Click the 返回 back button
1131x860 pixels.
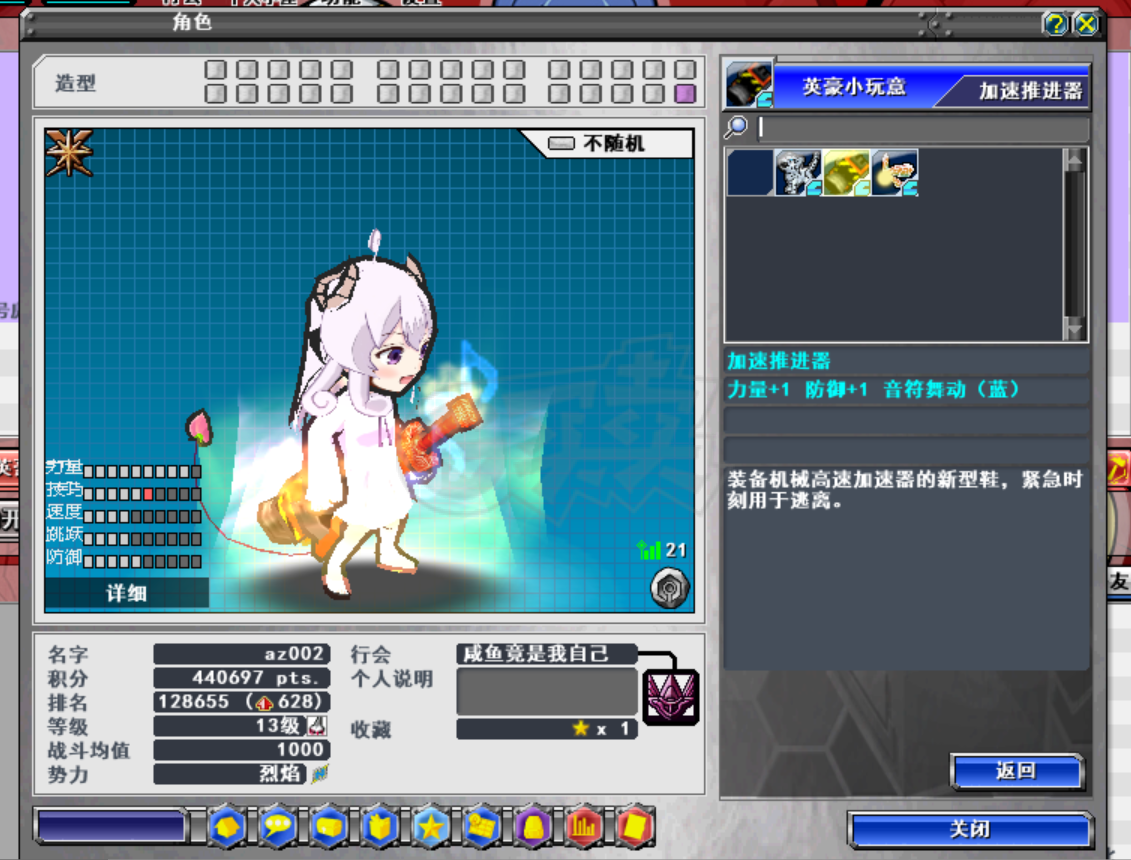1016,771
